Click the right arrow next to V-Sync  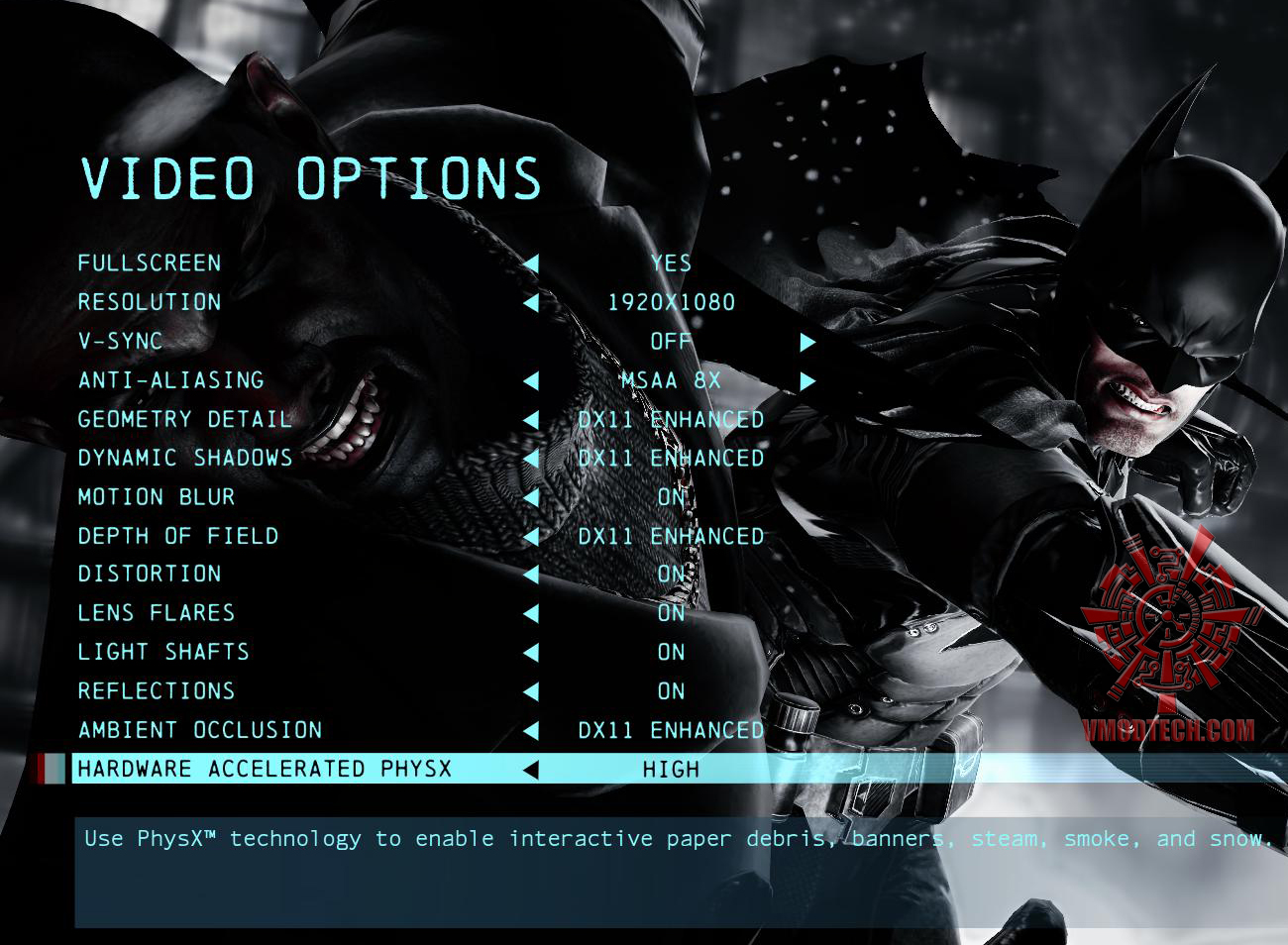[807, 342]
